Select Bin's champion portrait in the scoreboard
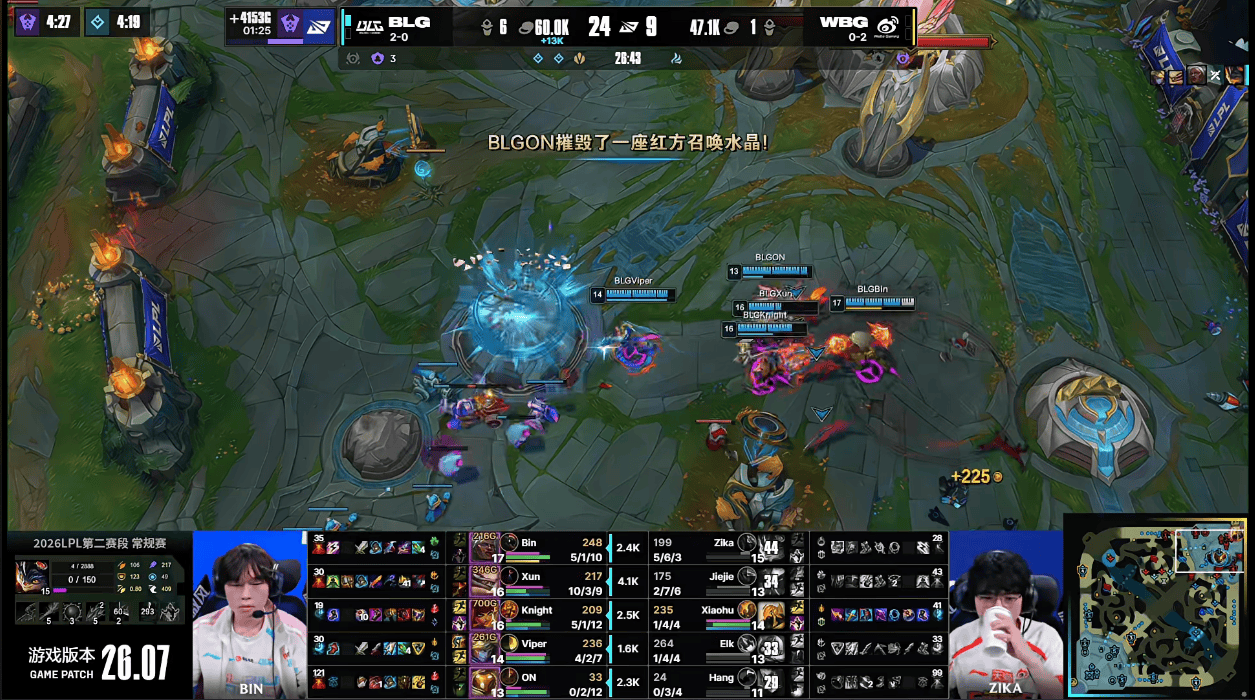Image resolution: width=1255 pixels, height=700 pixels. tap(484, 546)
